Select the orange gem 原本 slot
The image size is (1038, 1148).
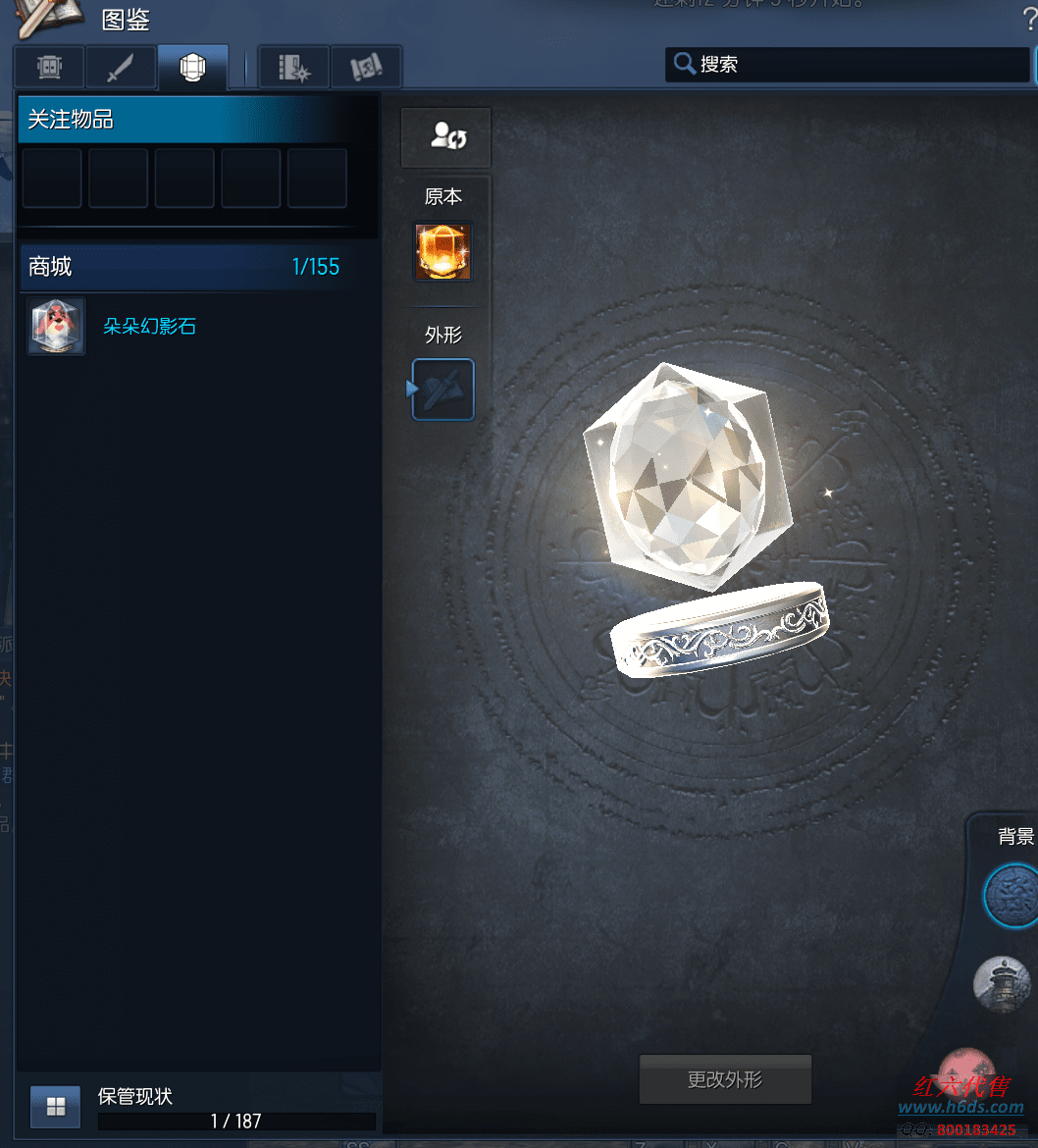[x=442, y=252]
